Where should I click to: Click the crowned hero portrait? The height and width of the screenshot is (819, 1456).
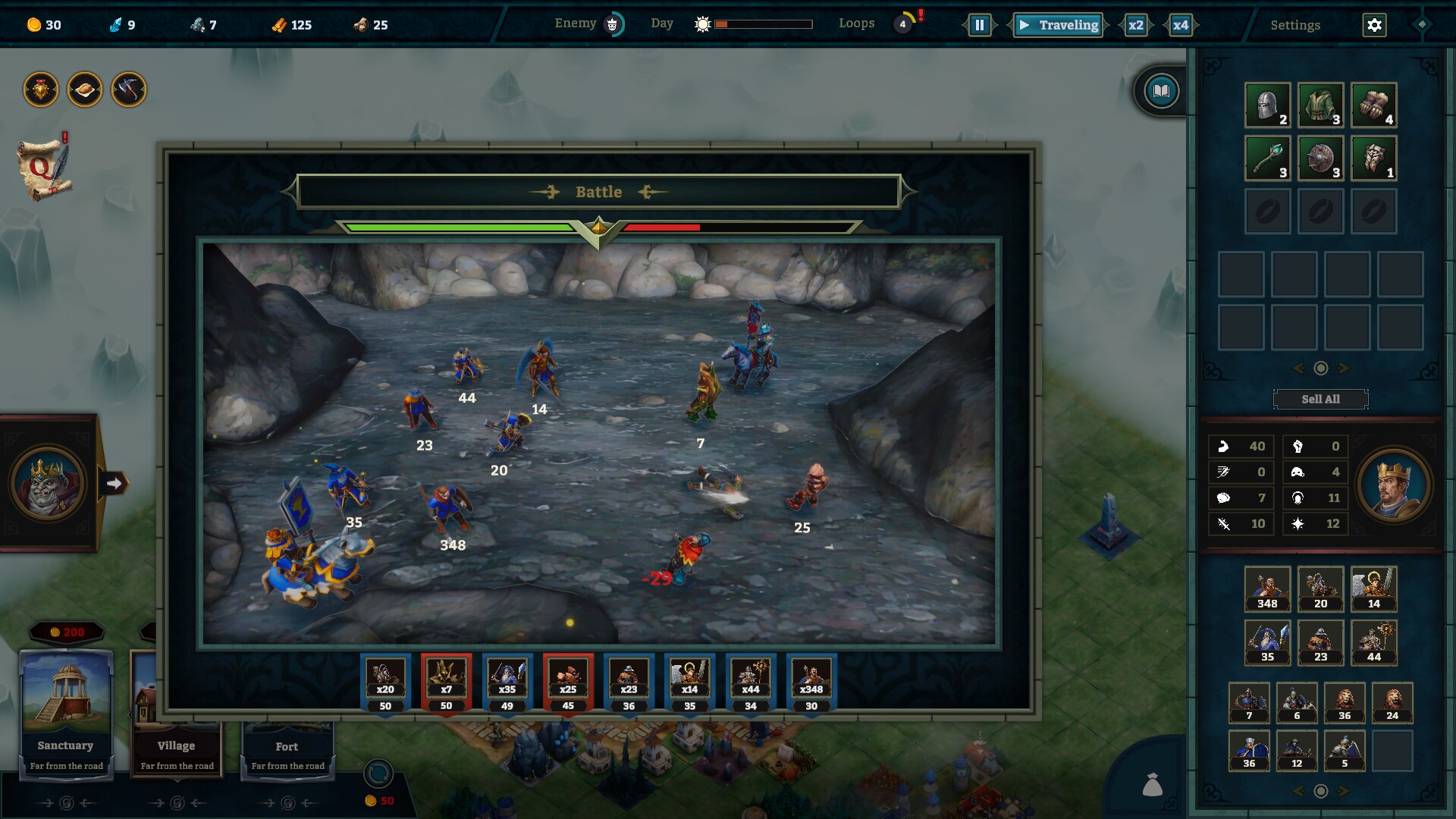[x=1393, y=485]
